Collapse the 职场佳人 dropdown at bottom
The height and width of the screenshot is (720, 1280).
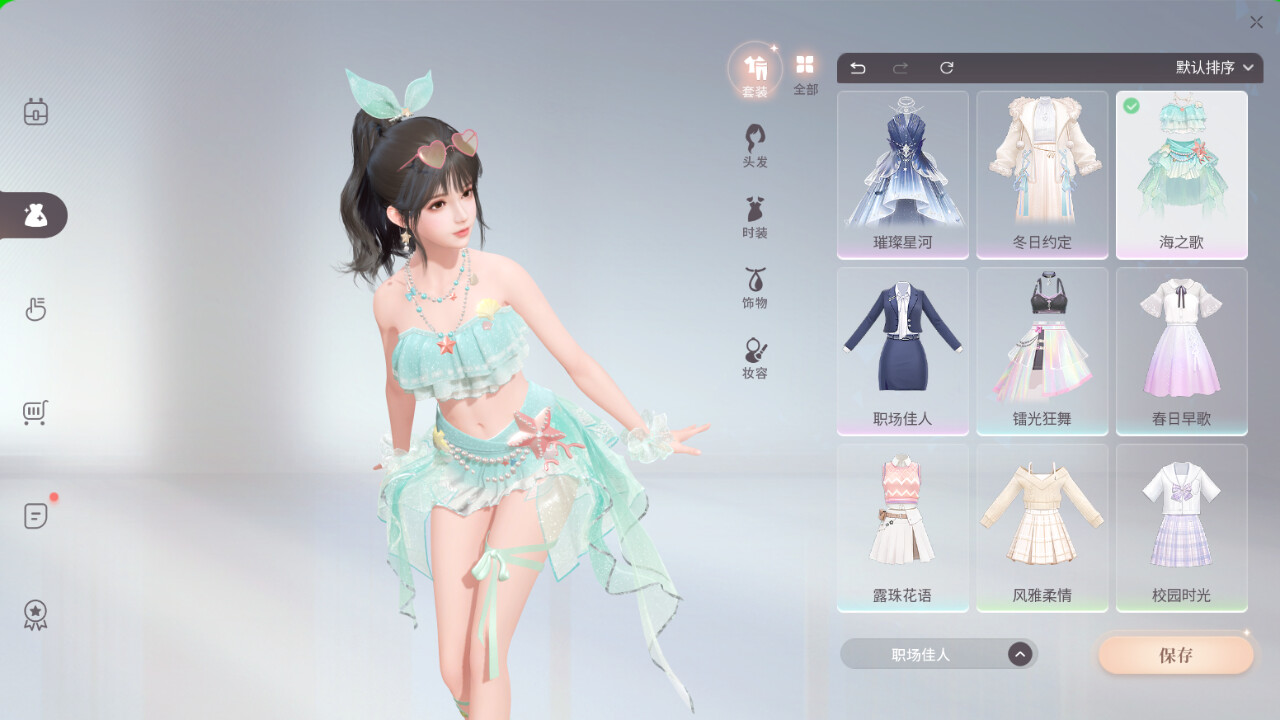(1019, 653)
